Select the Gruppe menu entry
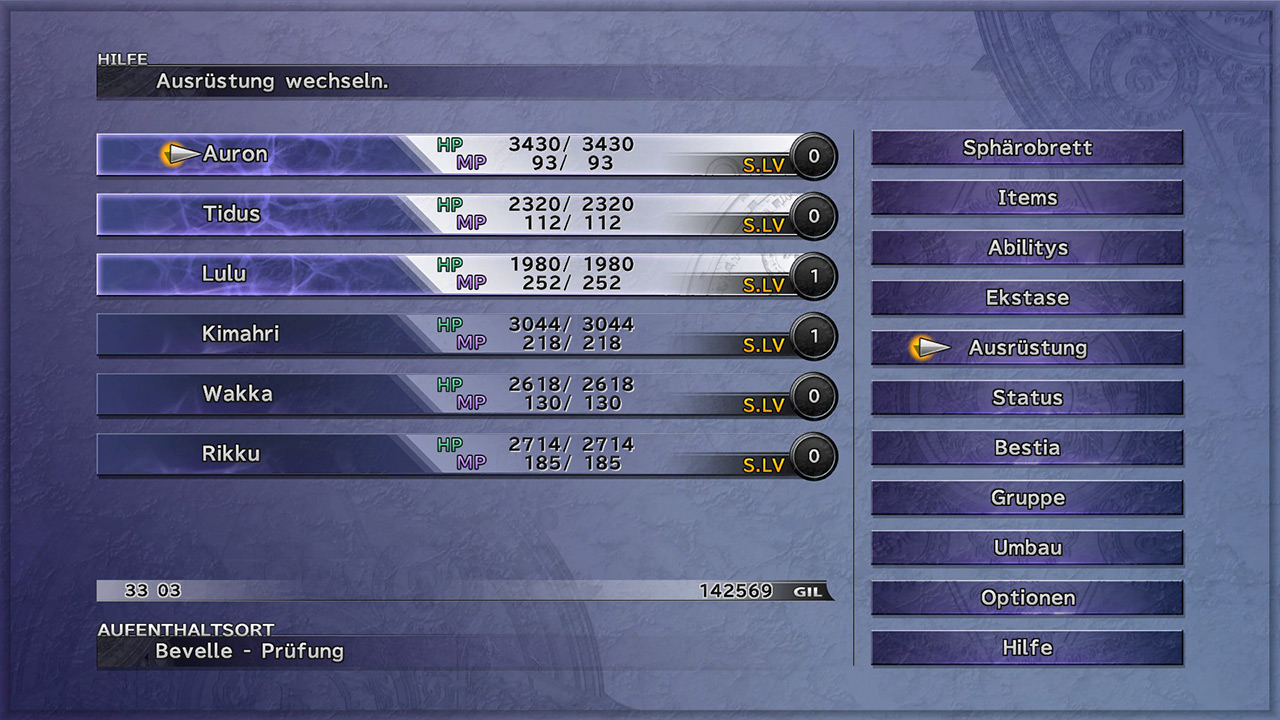The width and height of the screenshot is (1280, 720). 1027,498
